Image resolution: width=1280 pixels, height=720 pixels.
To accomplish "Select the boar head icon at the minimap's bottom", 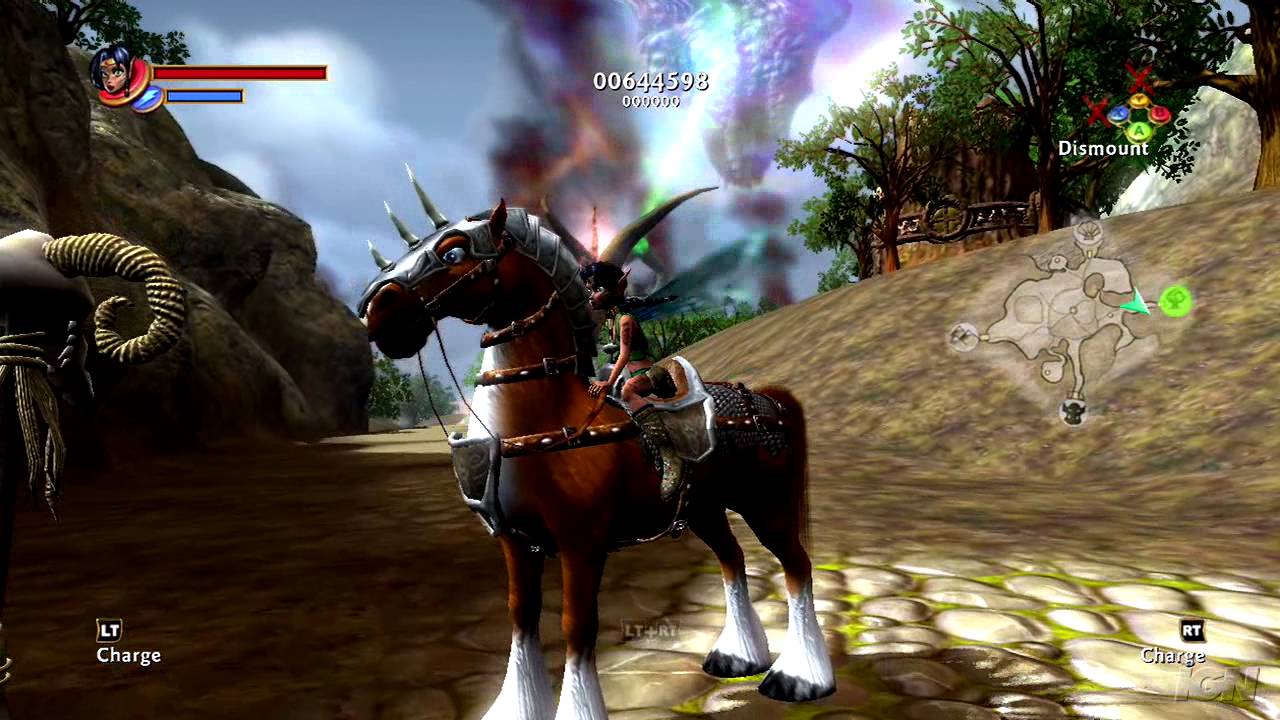I will 1072,412.
